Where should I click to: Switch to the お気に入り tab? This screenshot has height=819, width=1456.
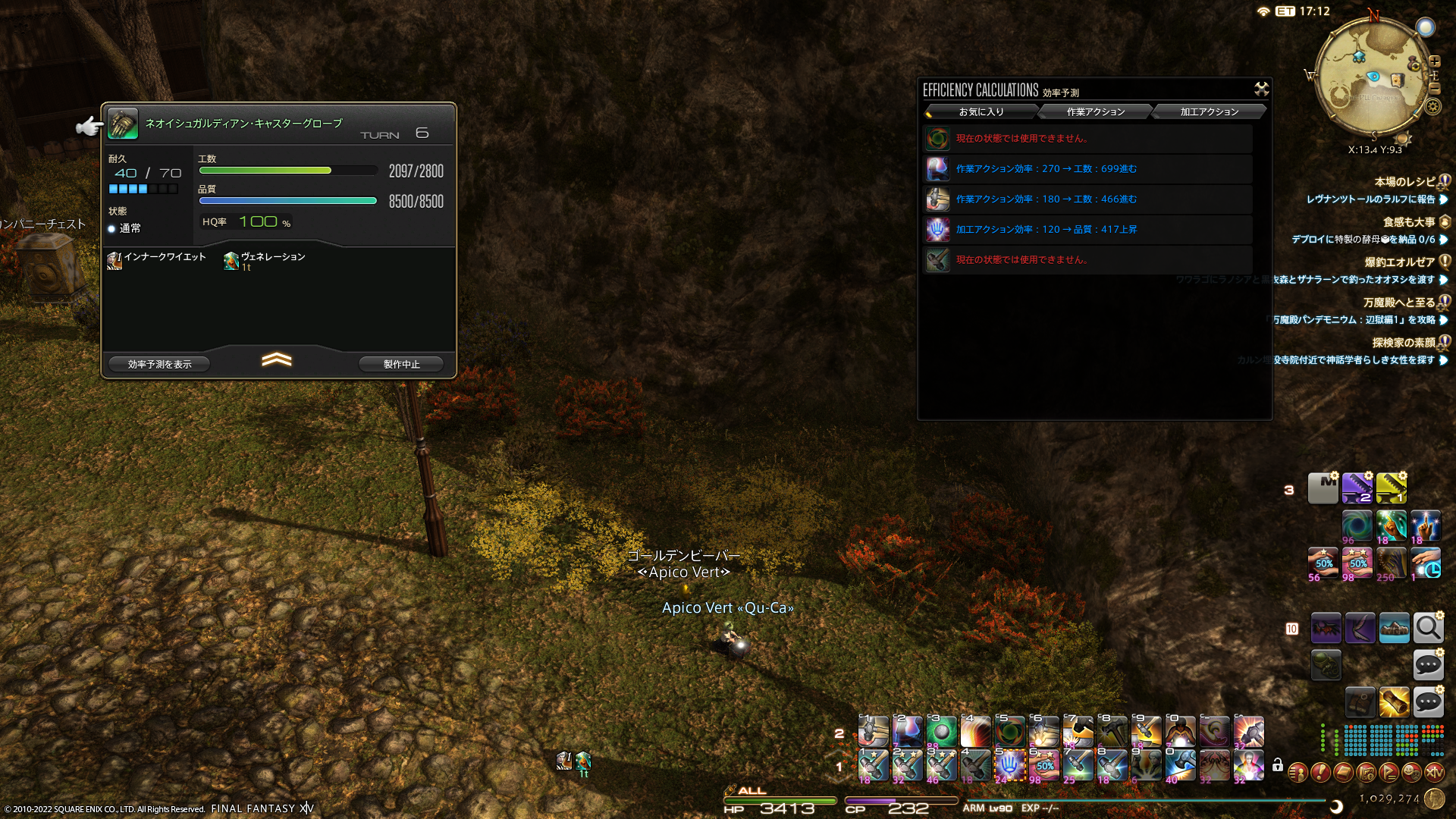[981, 112]
